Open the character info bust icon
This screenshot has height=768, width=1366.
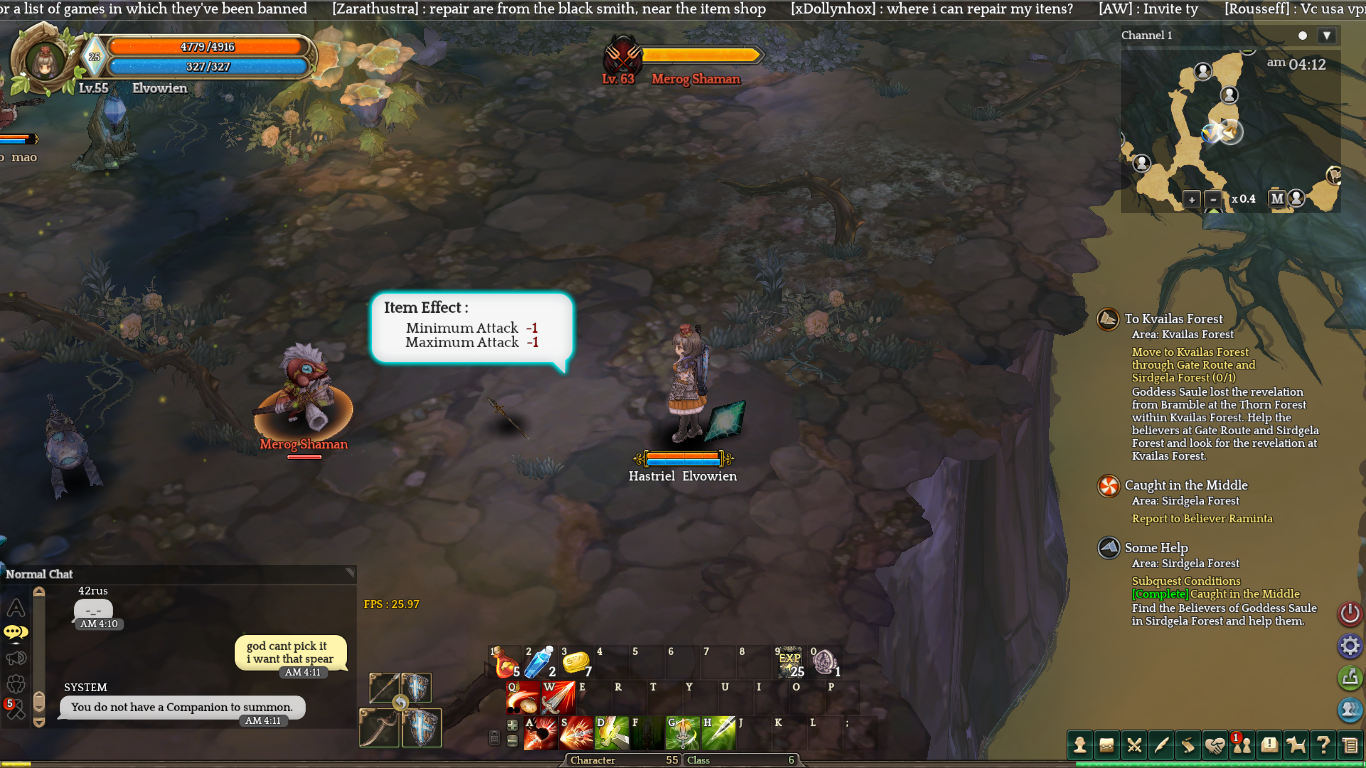pos(1080,744)
